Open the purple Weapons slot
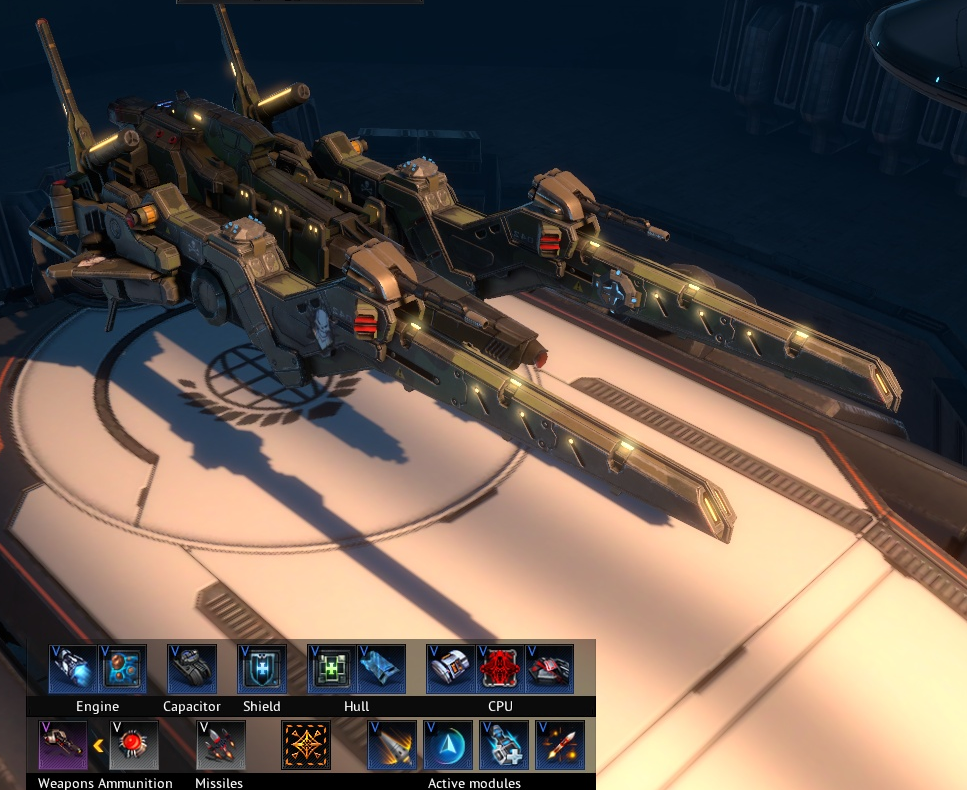Viewport: 967px width, 790px height. (x=63, y=745)
